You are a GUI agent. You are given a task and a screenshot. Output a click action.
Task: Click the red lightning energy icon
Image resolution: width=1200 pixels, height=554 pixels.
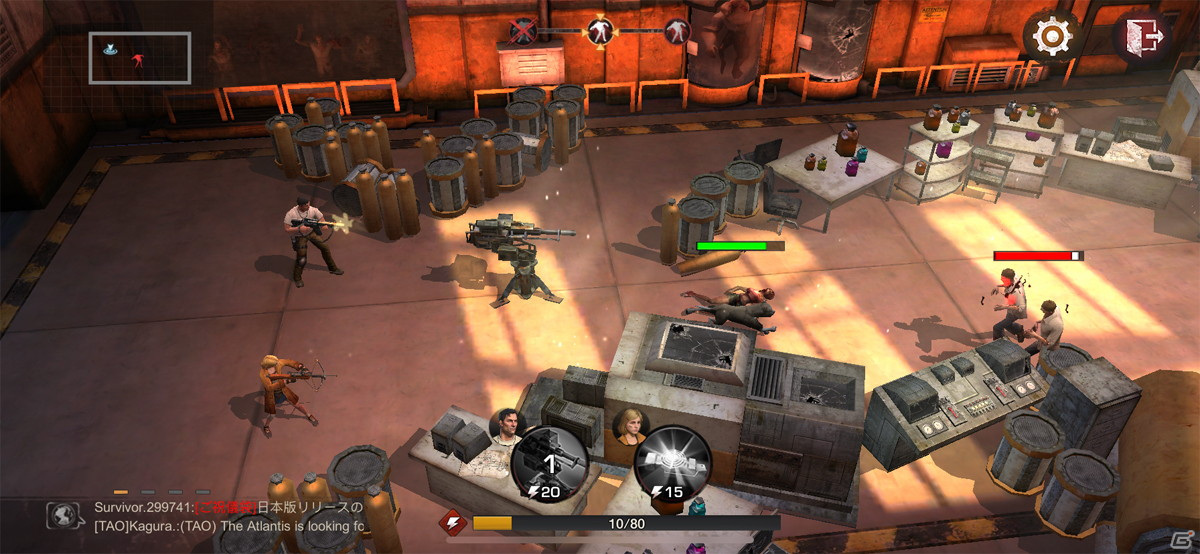(452, 522)
